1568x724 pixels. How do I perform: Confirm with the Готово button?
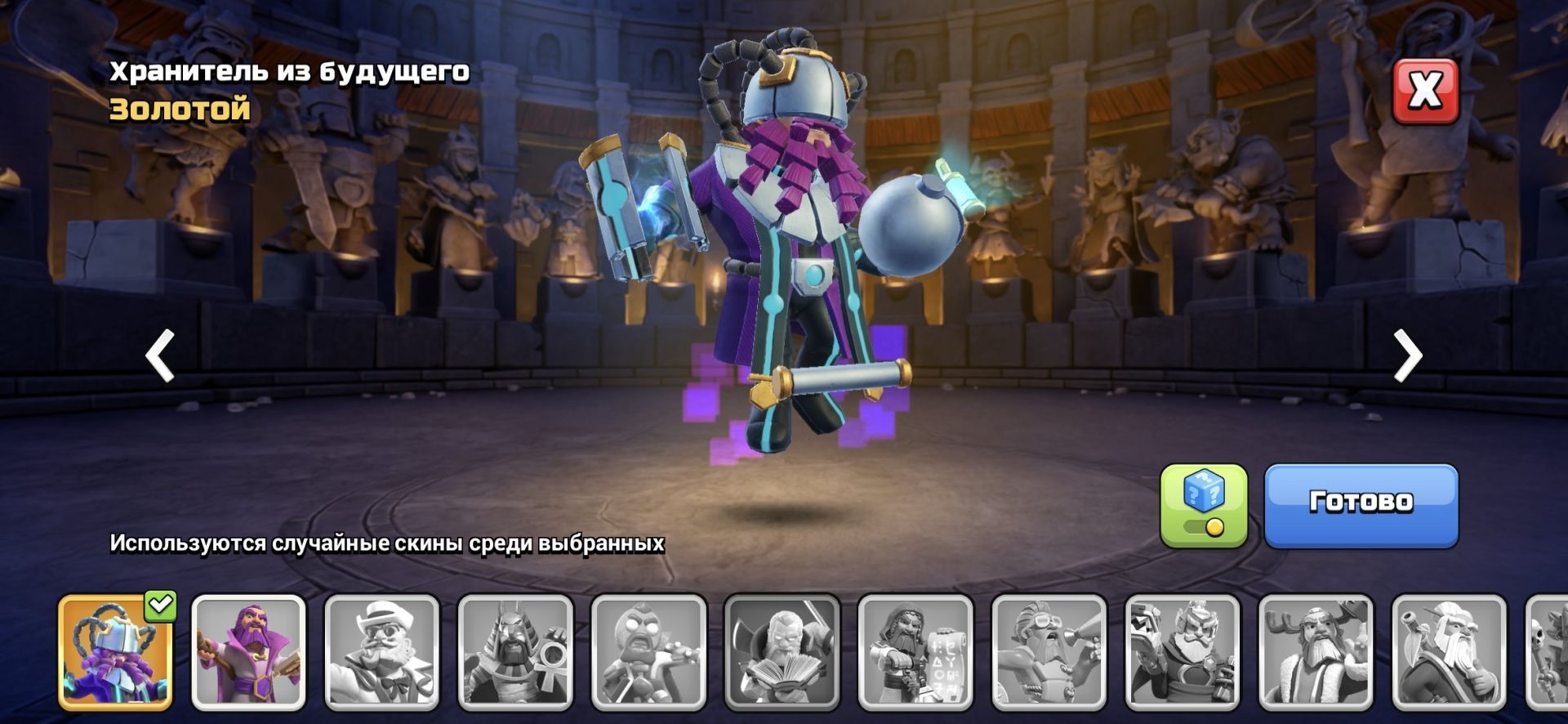click(x=1361, y=504)
